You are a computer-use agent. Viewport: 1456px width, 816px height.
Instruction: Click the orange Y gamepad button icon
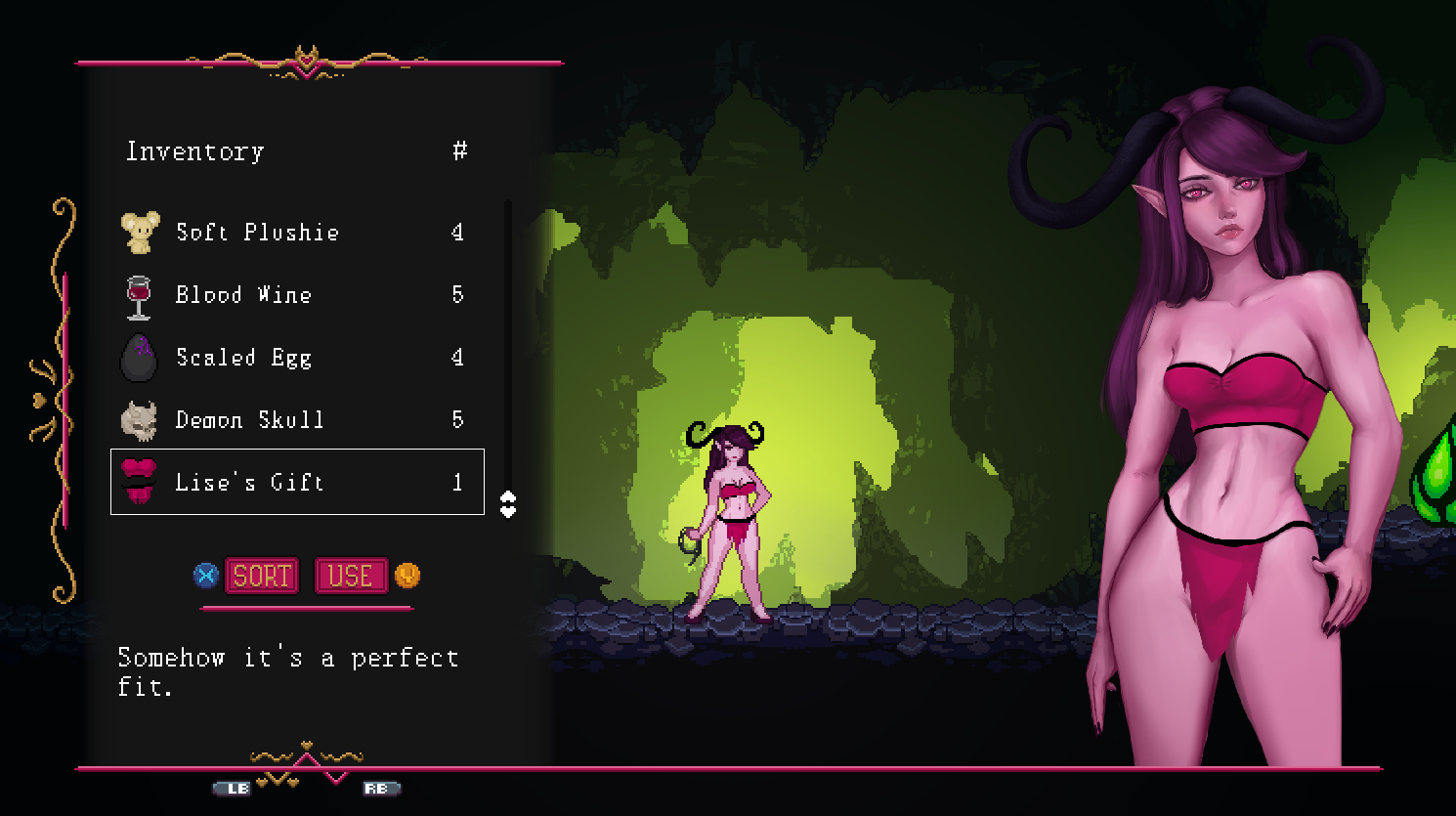point(407,575)
